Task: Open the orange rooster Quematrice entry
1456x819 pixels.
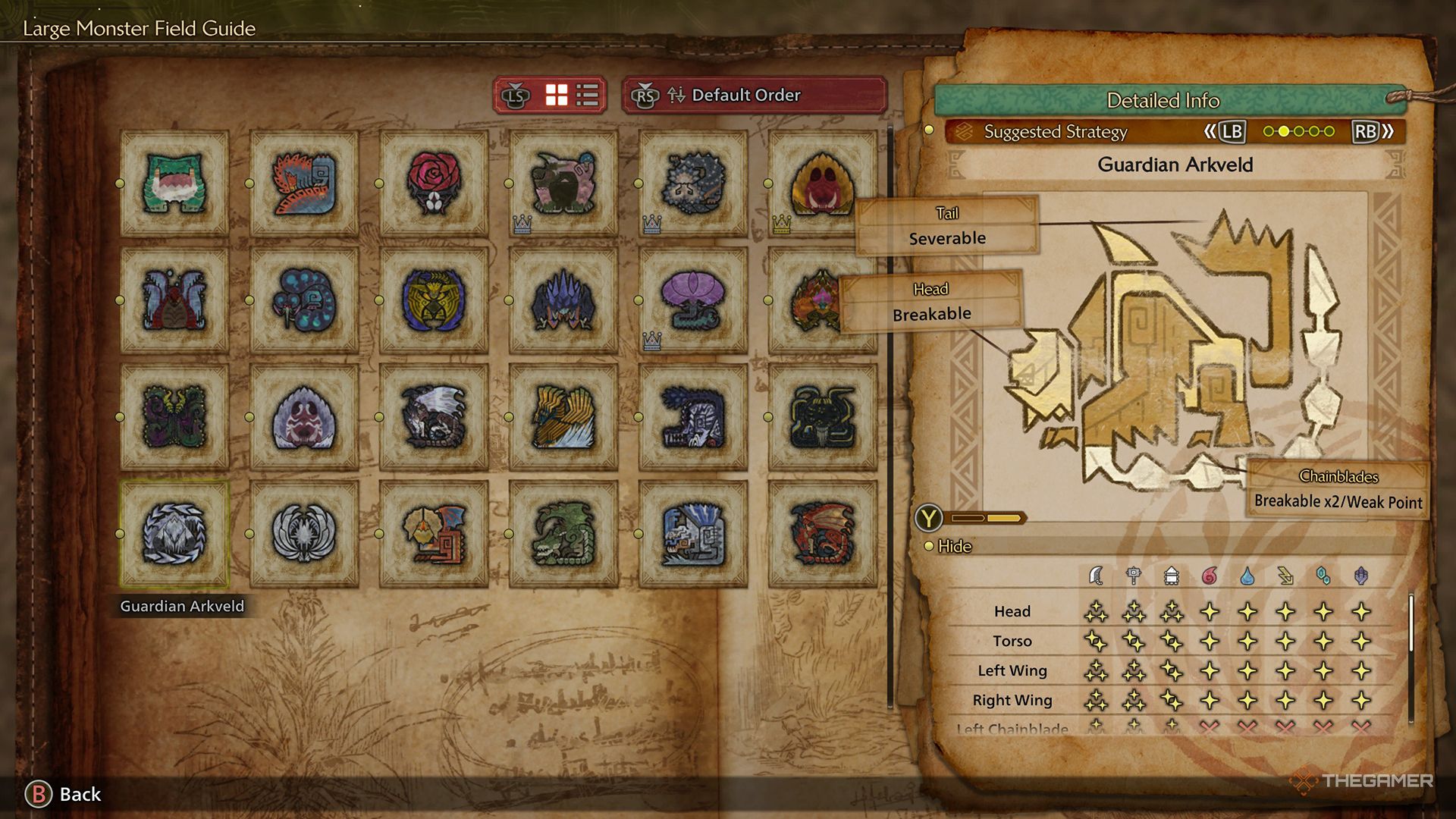Action: 304,184
